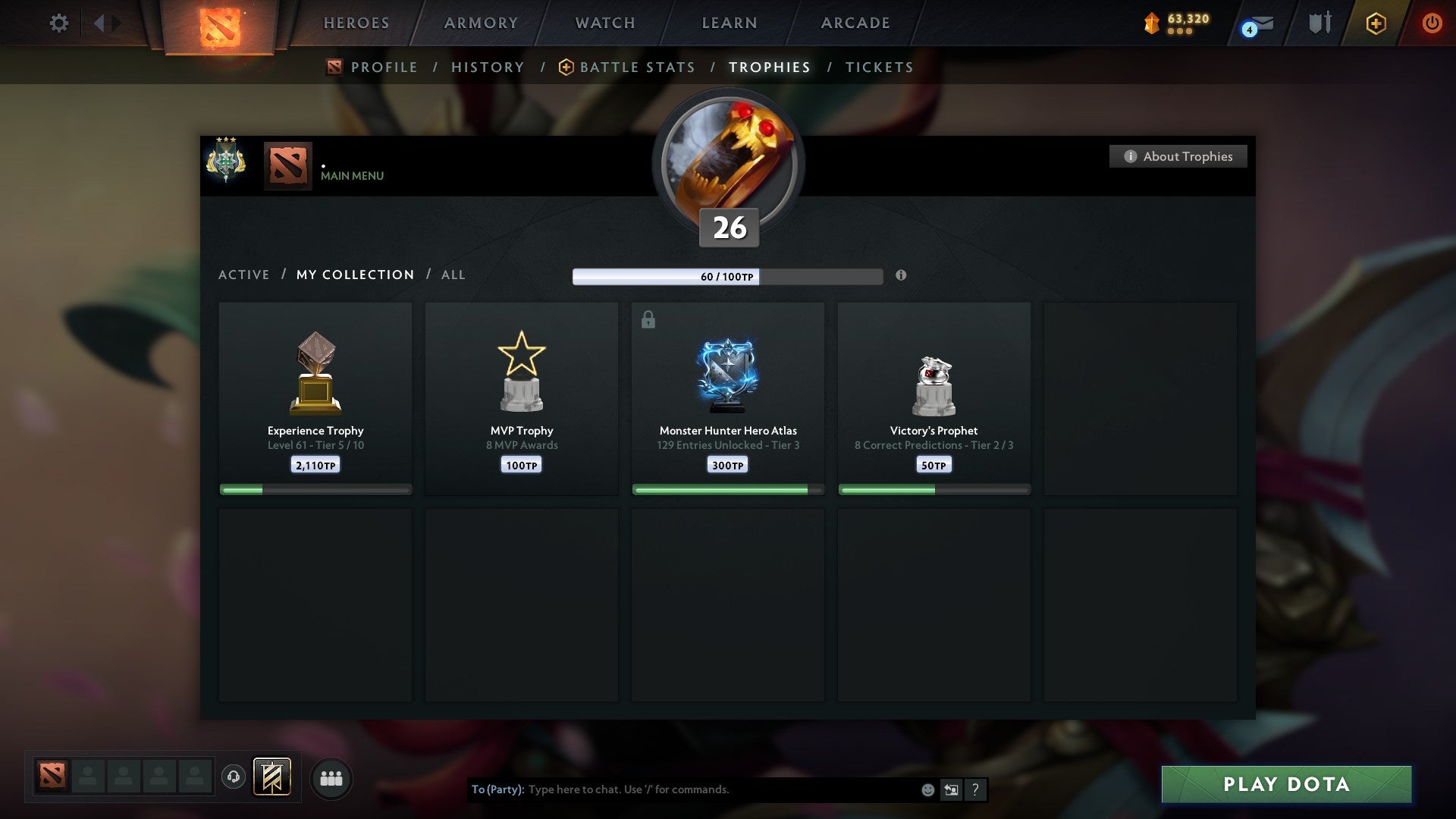Click the 60/100TP progress bar
This screenshot has width=1456, height=819.
click(728, 277)
